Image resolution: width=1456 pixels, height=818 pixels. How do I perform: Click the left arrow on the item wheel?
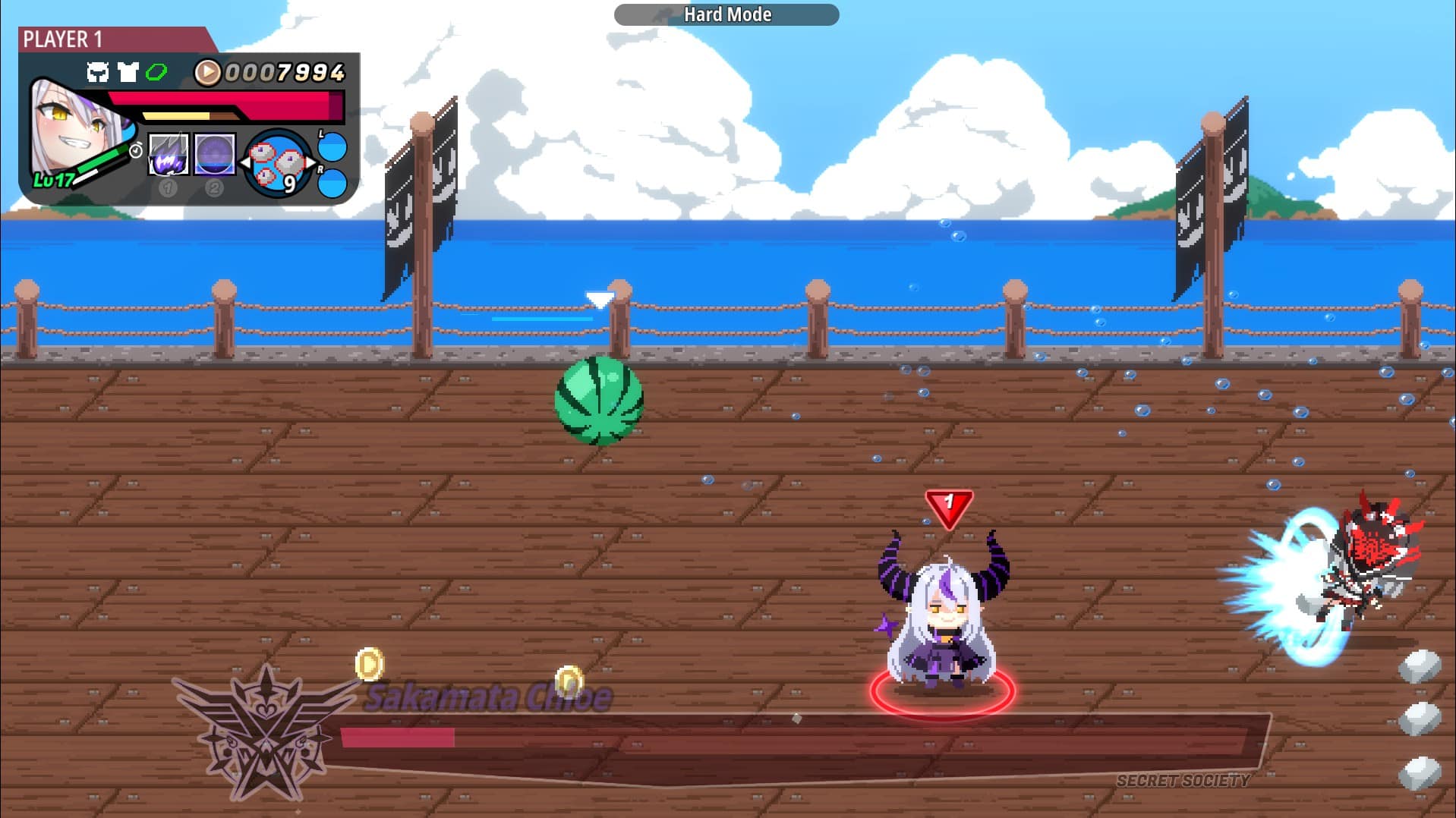(x=244, y=162)
